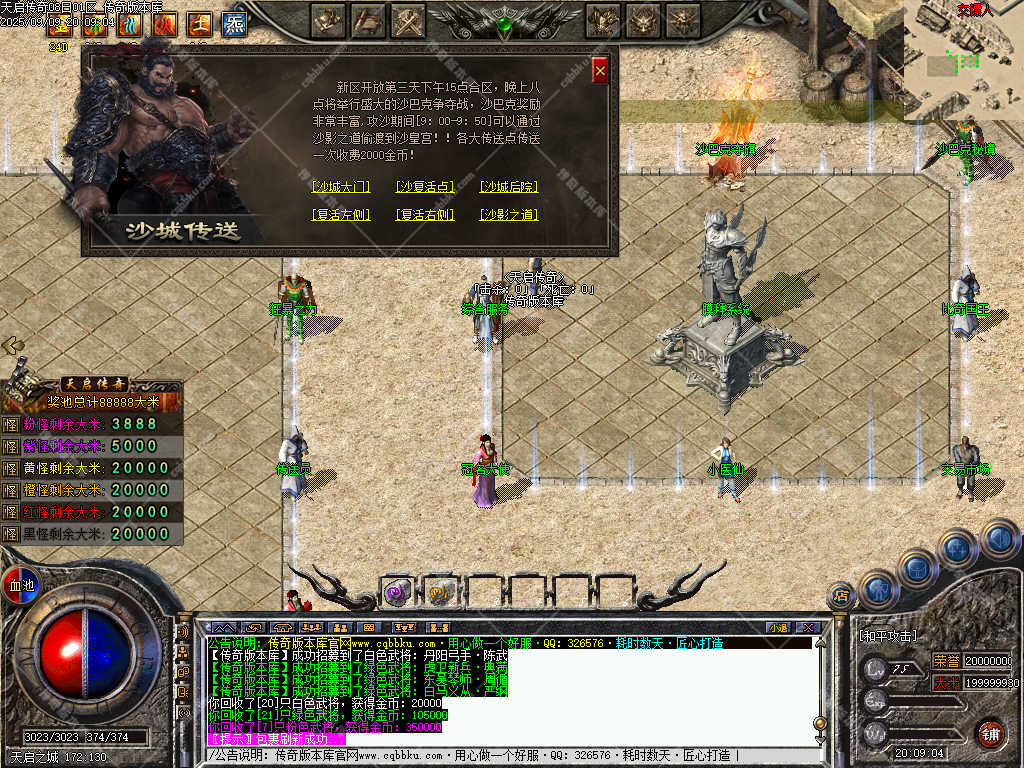The height and width of the screenshot is (768, 1024).
Task: Activate the 炁 blue buff icon
Action: (x=234, y=23)
